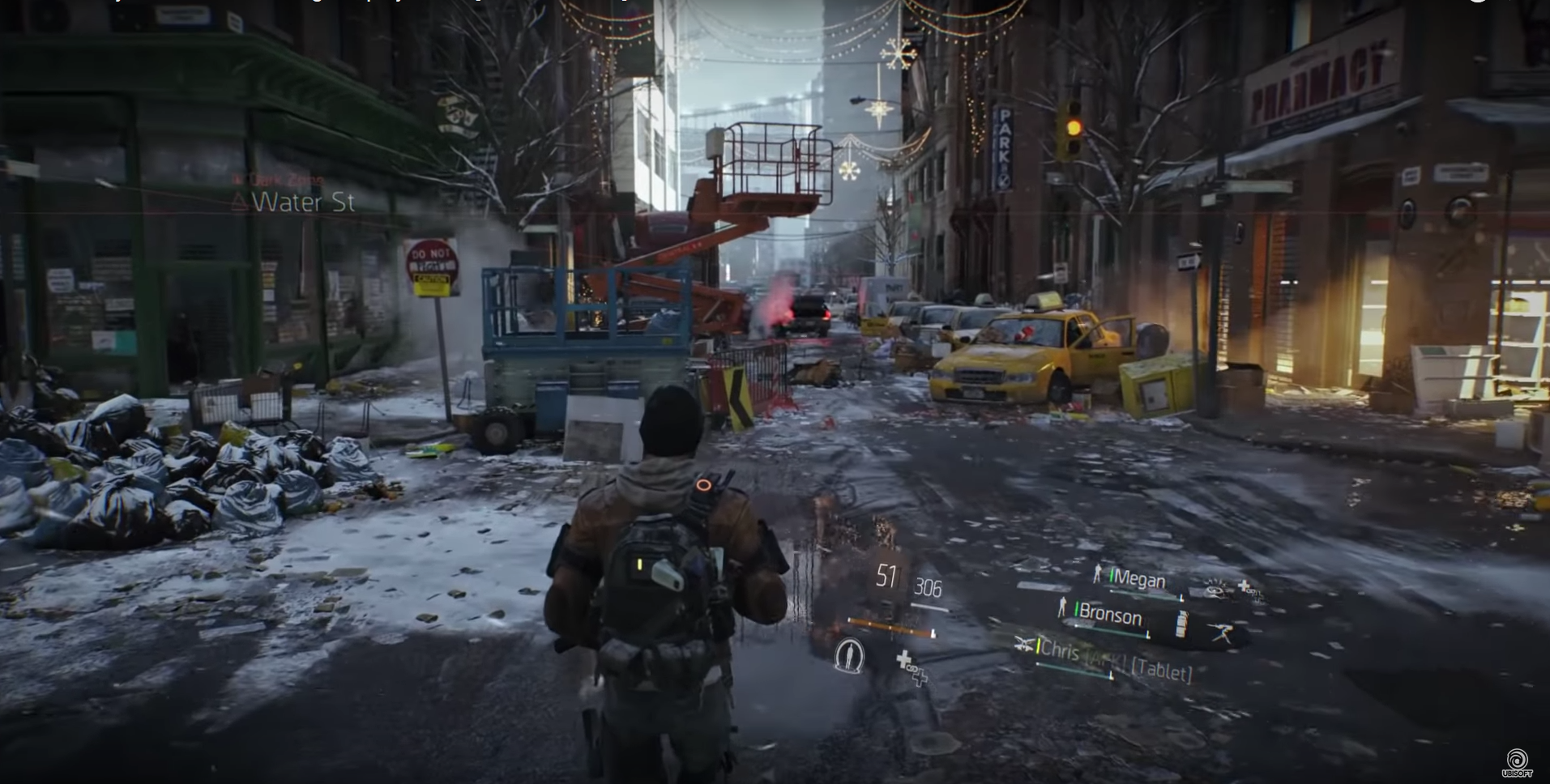Click the Ubisoft logo watermark
This screenshot has width=1550, height=784.
pos(1516,762)
